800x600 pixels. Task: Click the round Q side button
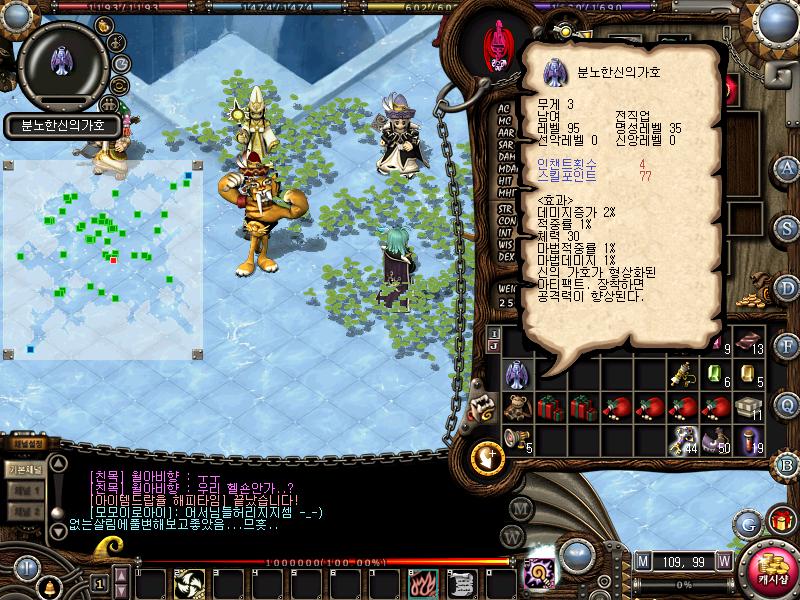point(787,404)
